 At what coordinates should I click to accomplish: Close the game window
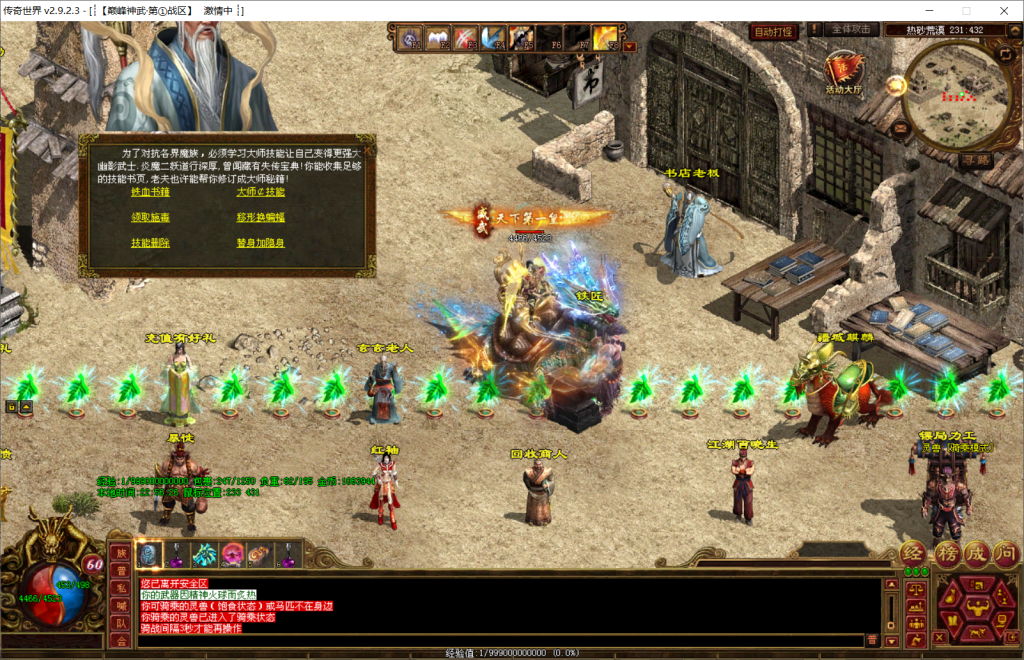coord(1000,10)
